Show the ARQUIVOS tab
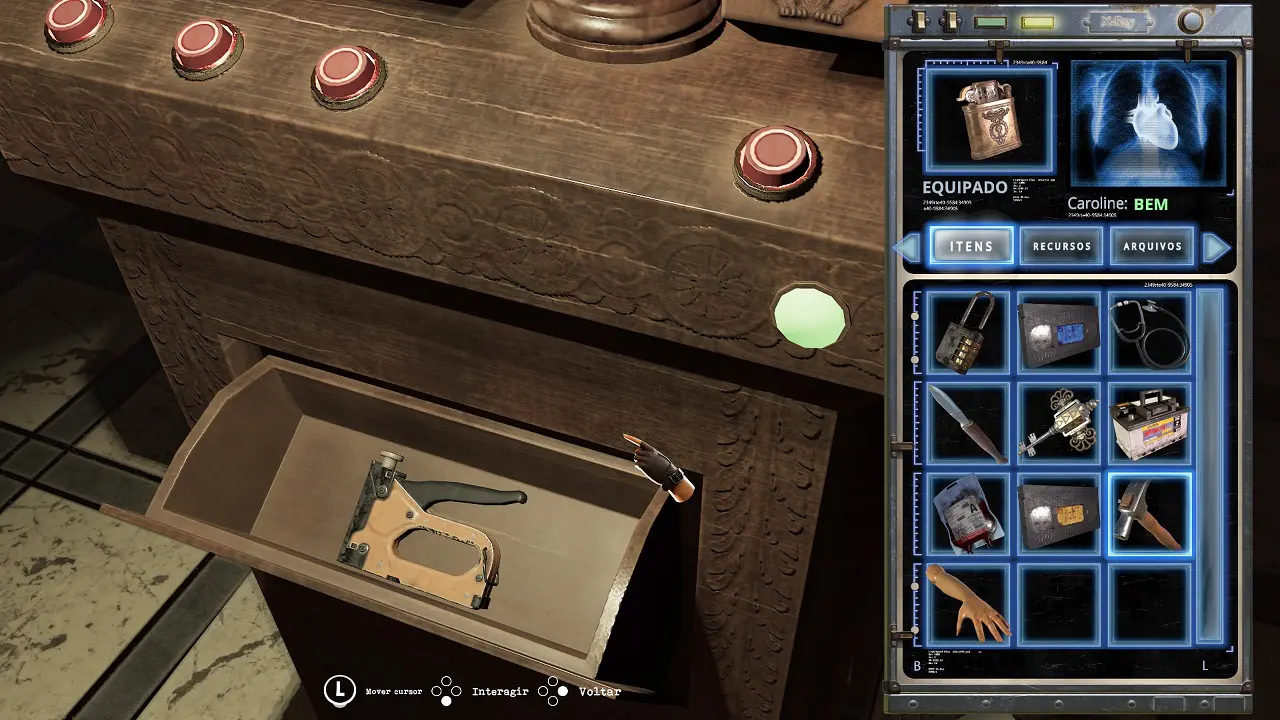 point(1152,246)
